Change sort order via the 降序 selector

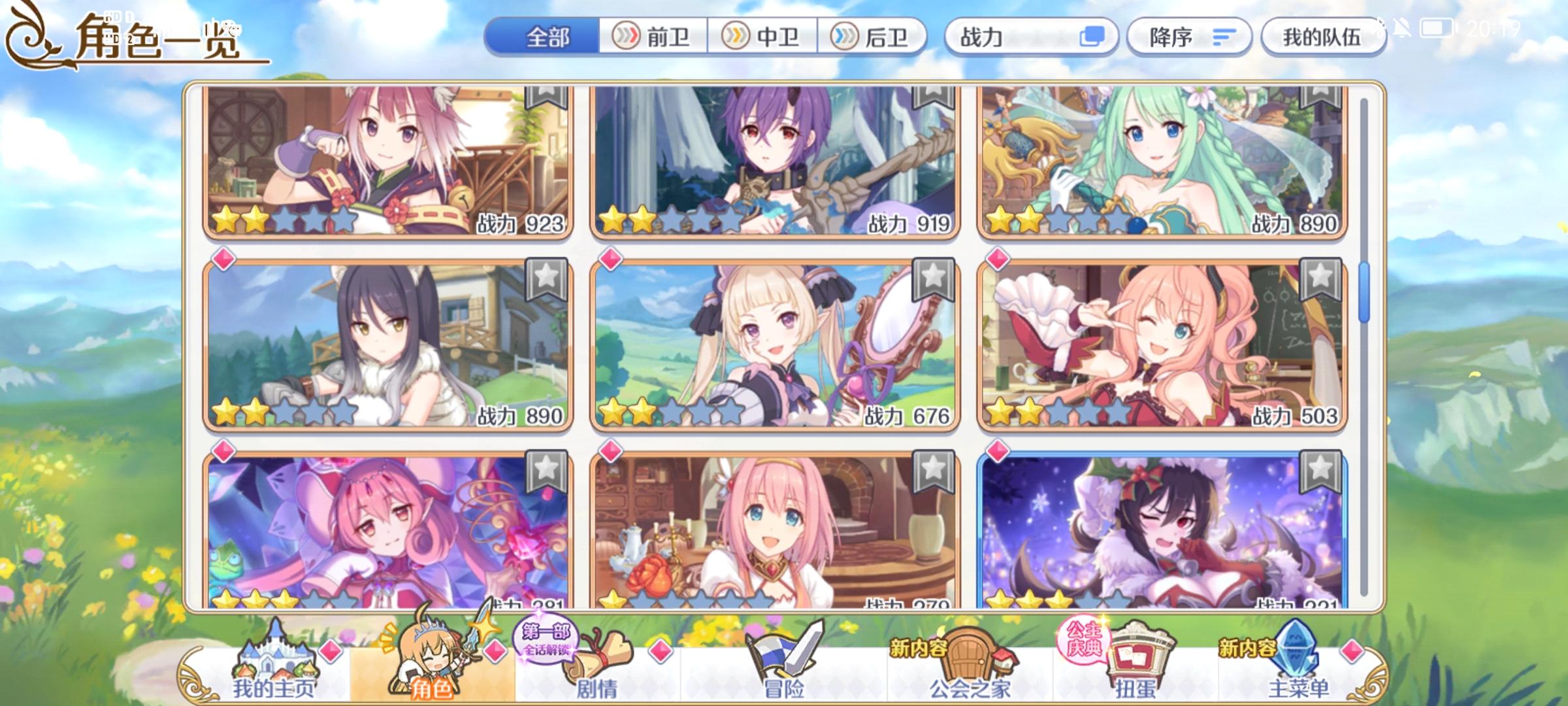click(1189, 37)
